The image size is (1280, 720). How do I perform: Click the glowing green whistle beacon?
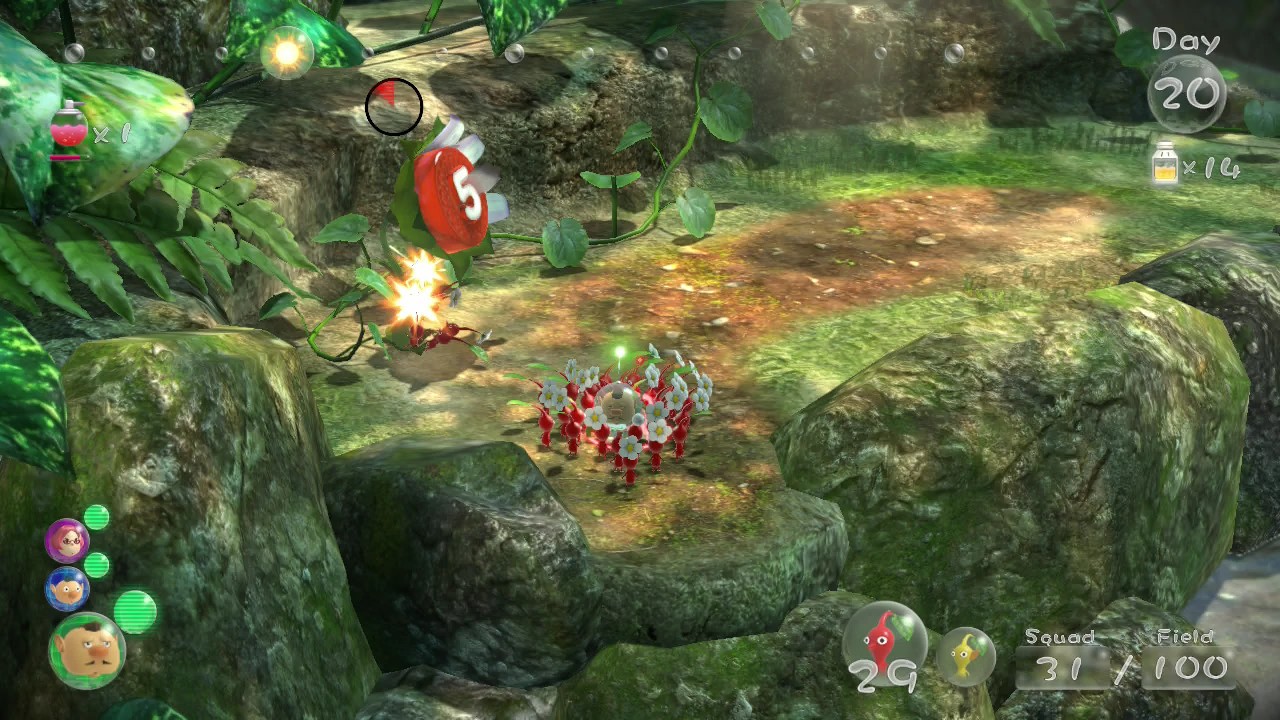pyautogui.click(x=621, y=352)
